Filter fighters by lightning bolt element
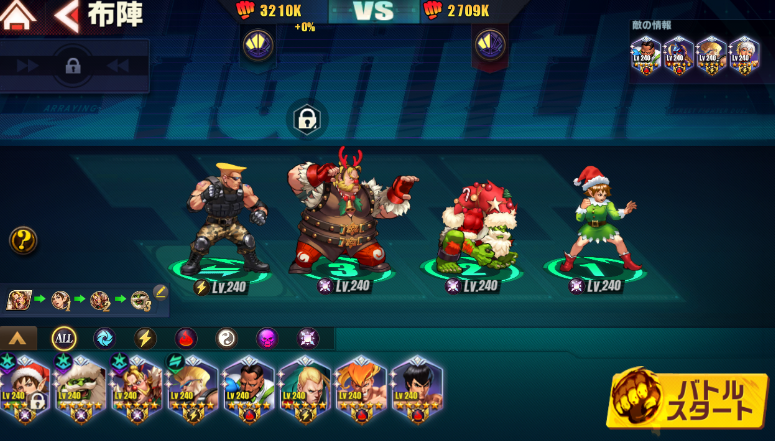This screenshot has height=441, width=775. (x=145, y=338)
